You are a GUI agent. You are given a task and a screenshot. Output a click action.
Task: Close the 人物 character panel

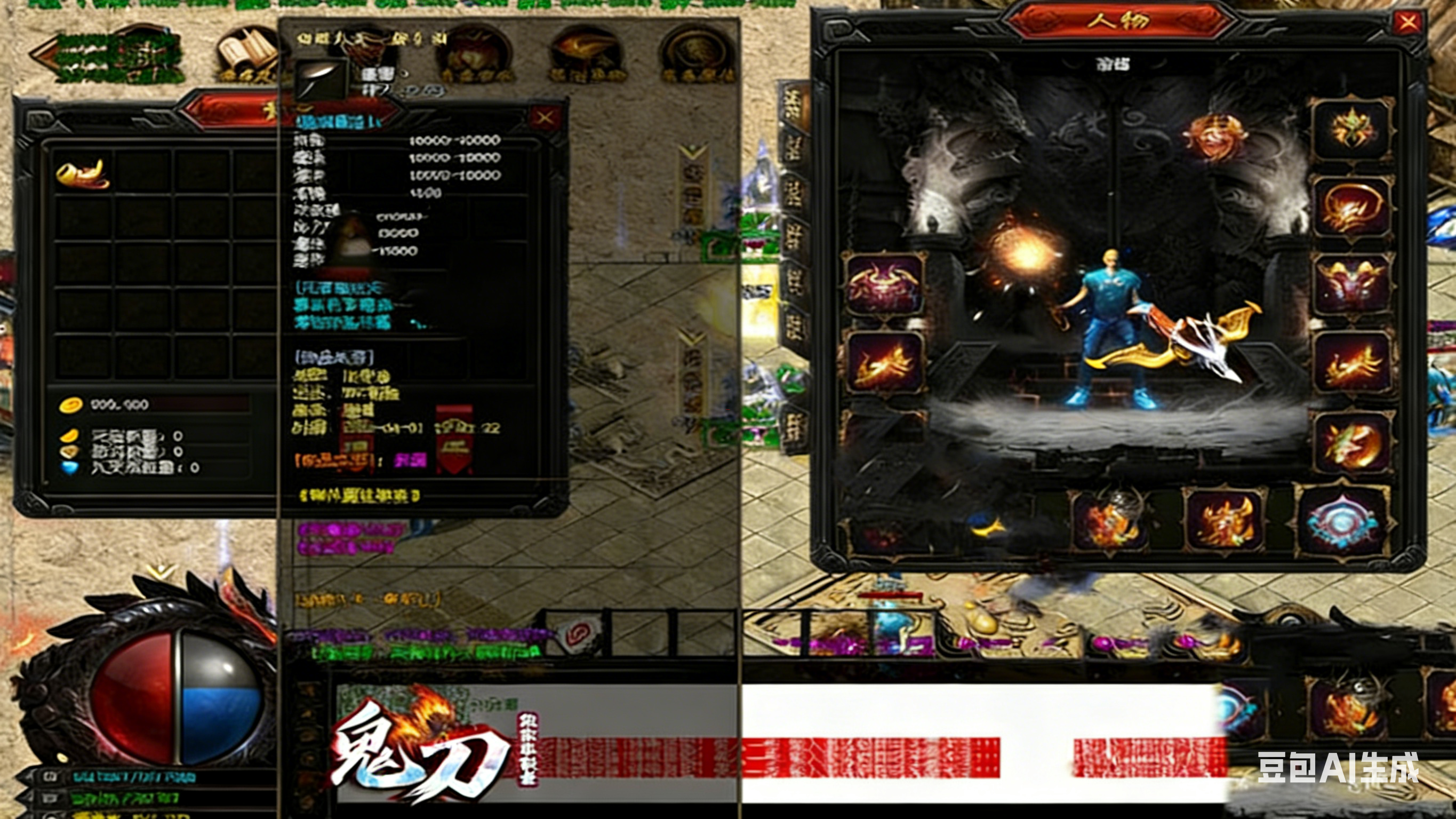[1407, 22]
